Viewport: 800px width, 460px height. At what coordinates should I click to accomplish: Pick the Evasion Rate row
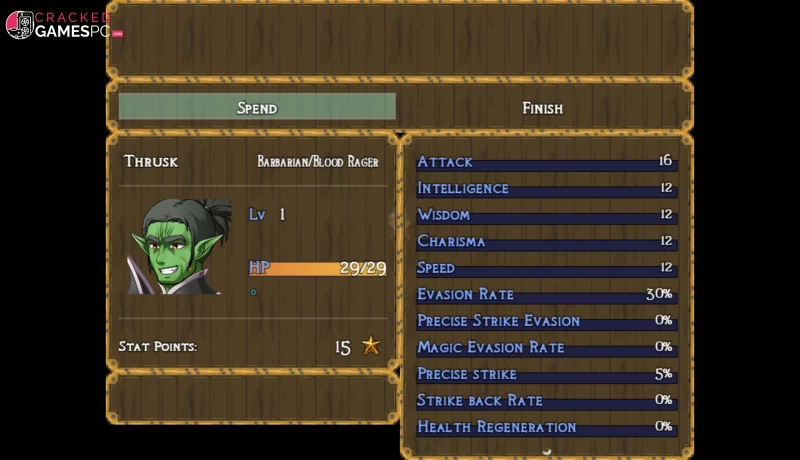tap(545, 294)
